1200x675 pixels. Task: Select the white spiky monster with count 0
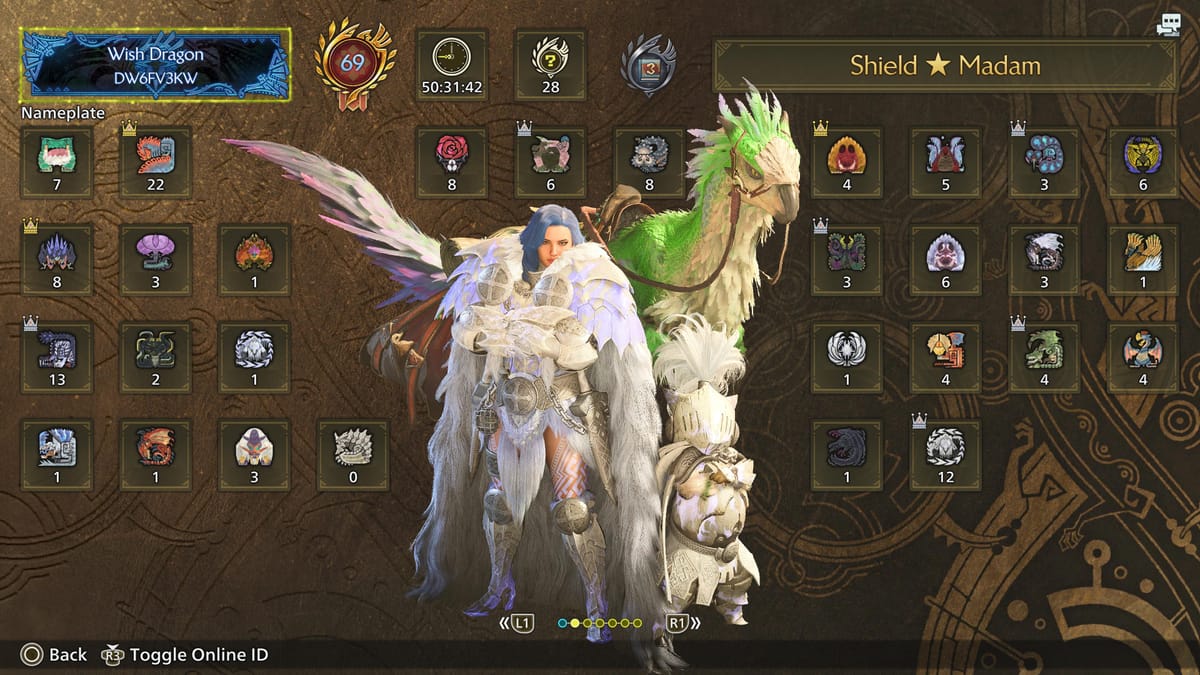pos(352,455)
